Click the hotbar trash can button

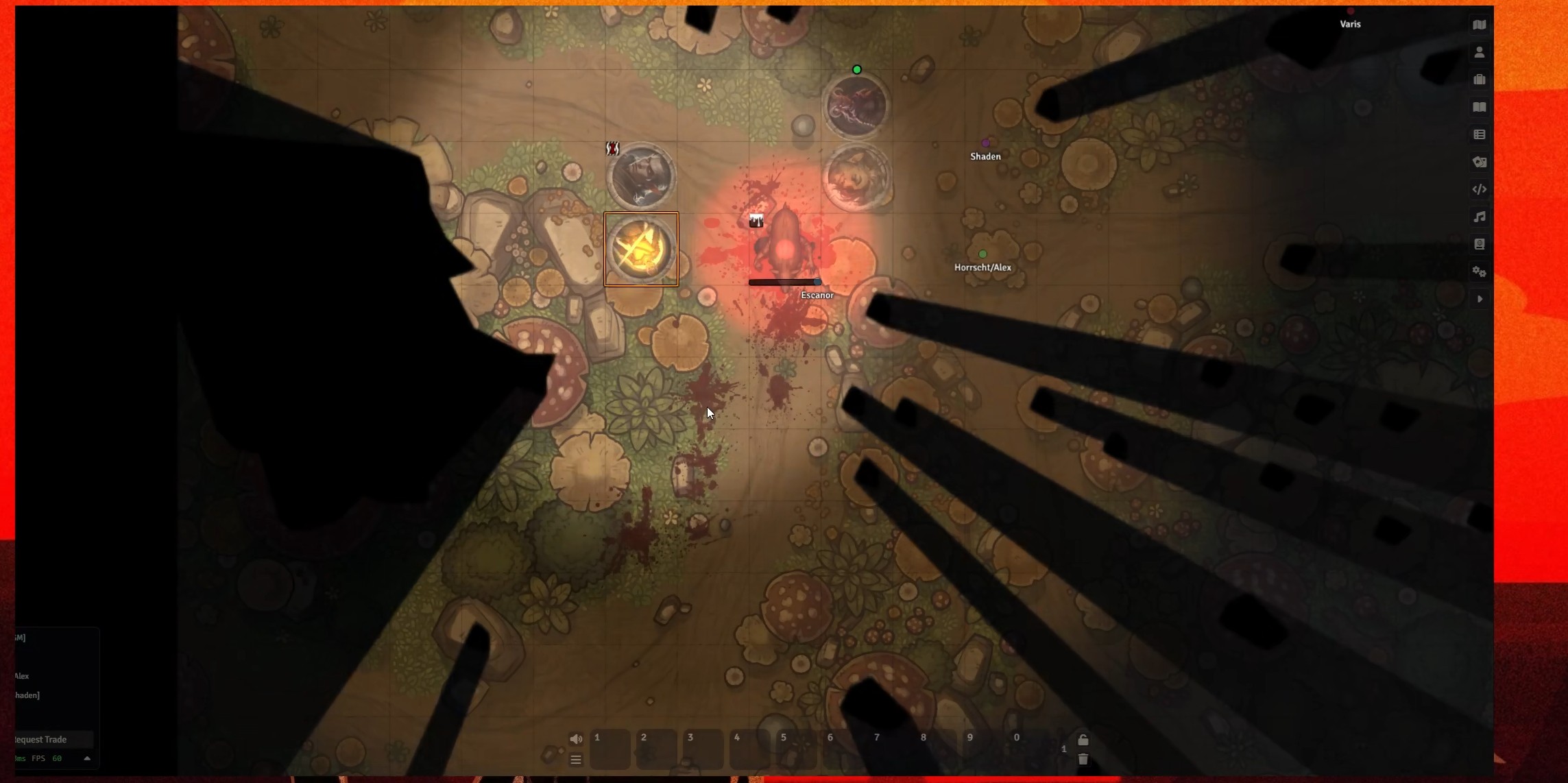point(1083,759)
